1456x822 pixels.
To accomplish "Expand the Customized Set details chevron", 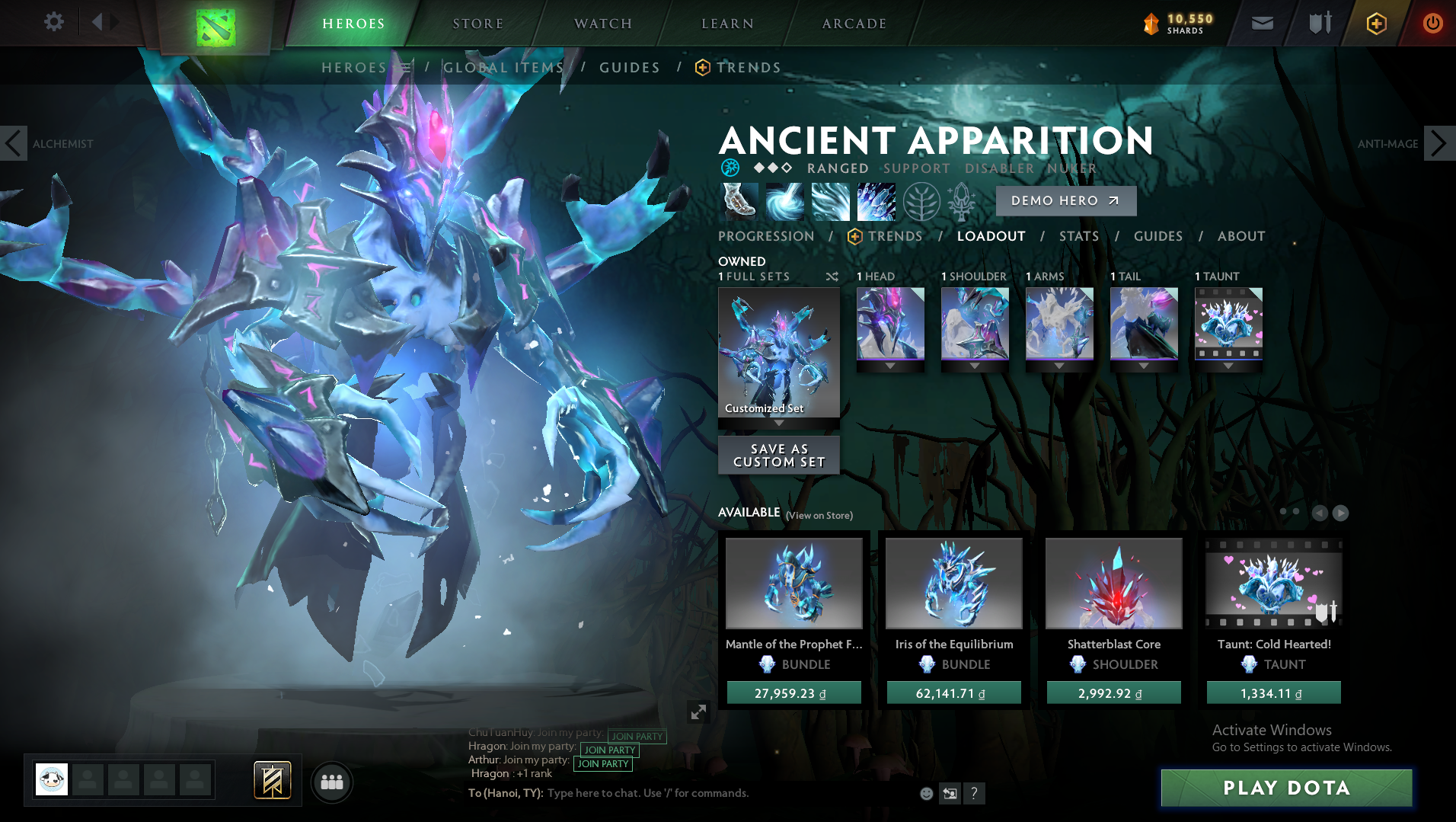I will [x=778, y=423].
